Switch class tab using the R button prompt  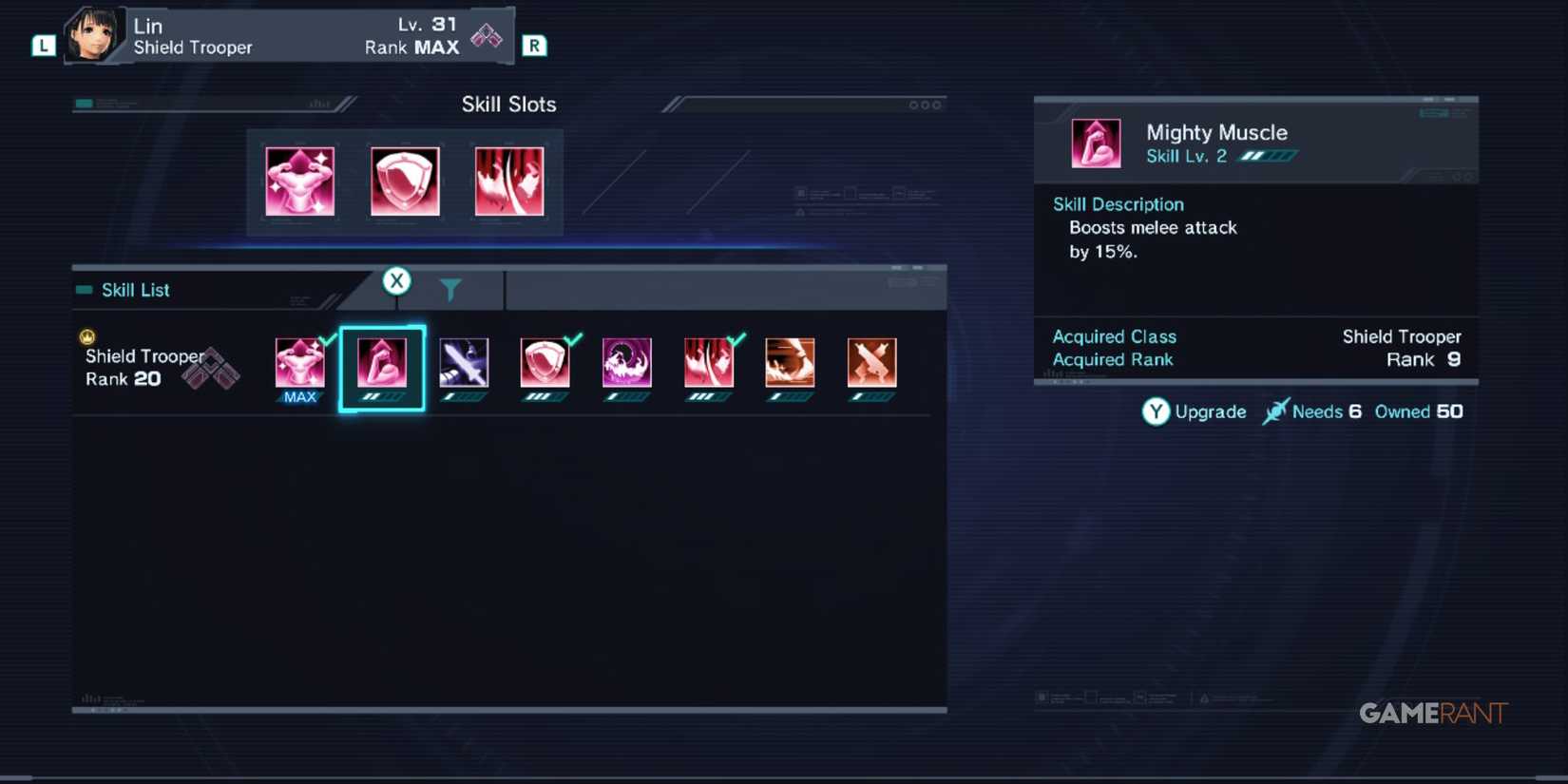[534, 44]
